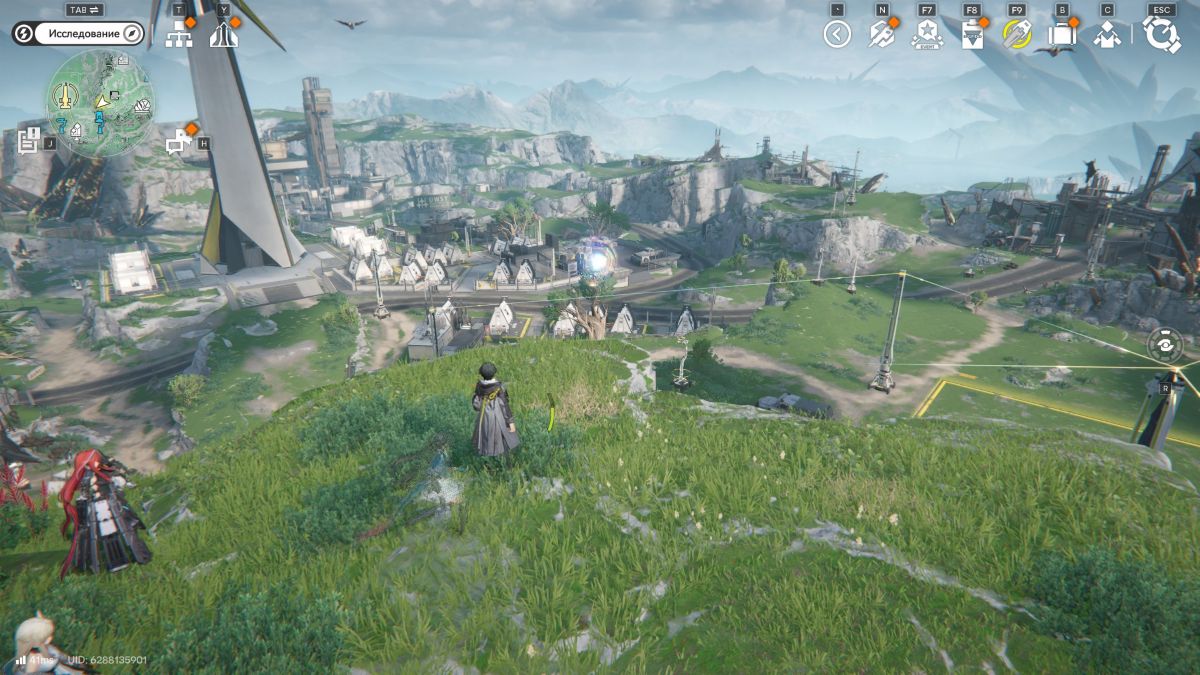The width and height of the screenshot is (1200, 675).
Task: Click the left-arrow collapse circle button
Action: point(837,35)
